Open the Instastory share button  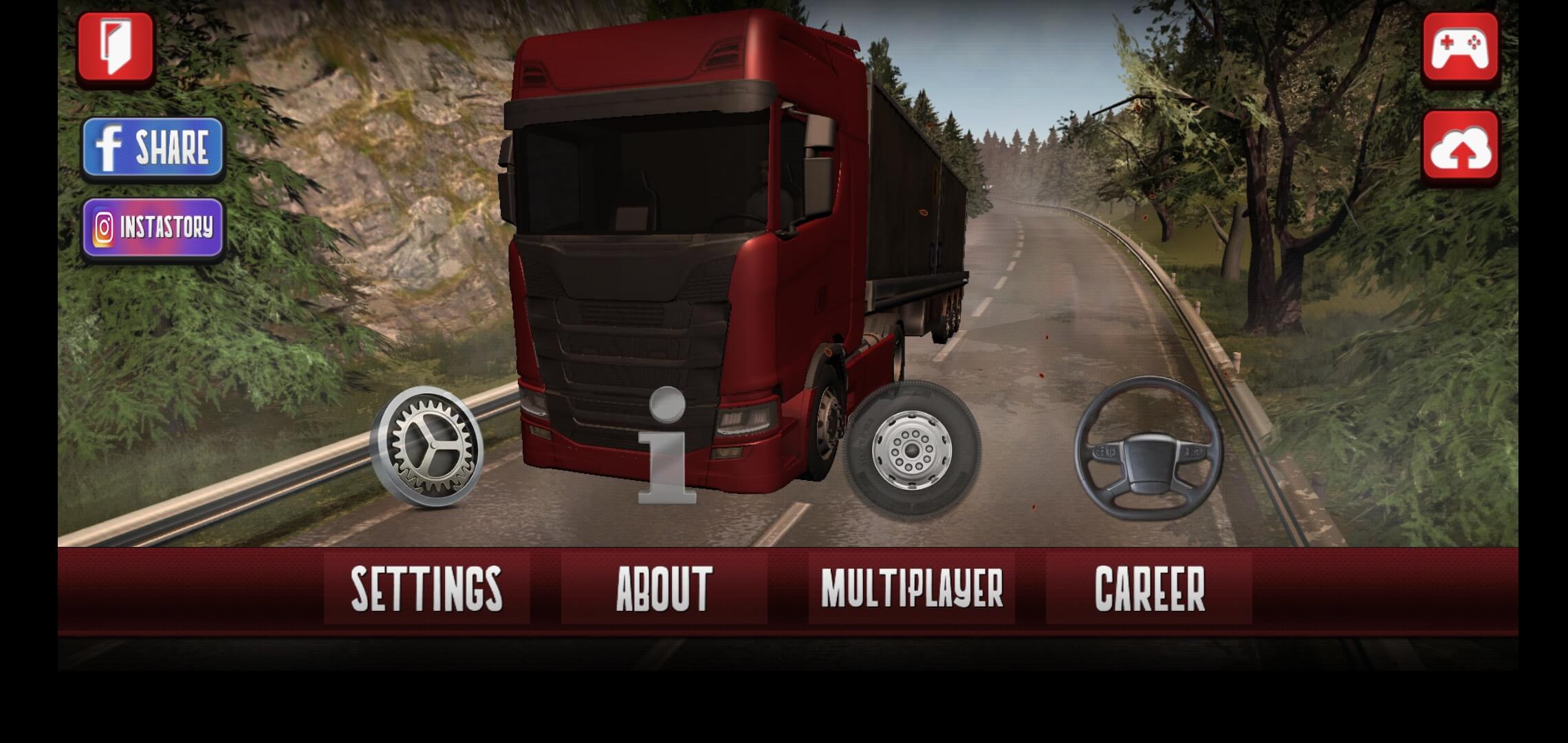click(x=153, y=228)
